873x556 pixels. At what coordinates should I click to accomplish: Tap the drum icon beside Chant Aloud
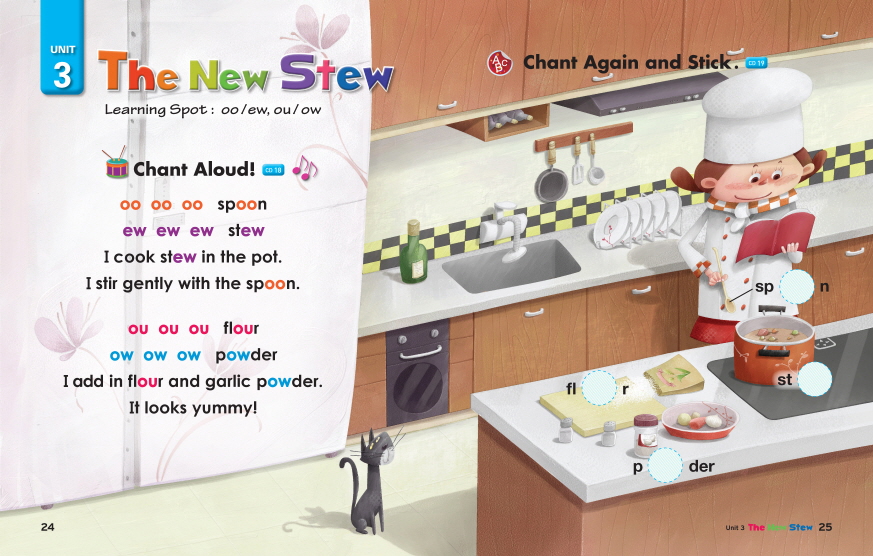point(118,167)
